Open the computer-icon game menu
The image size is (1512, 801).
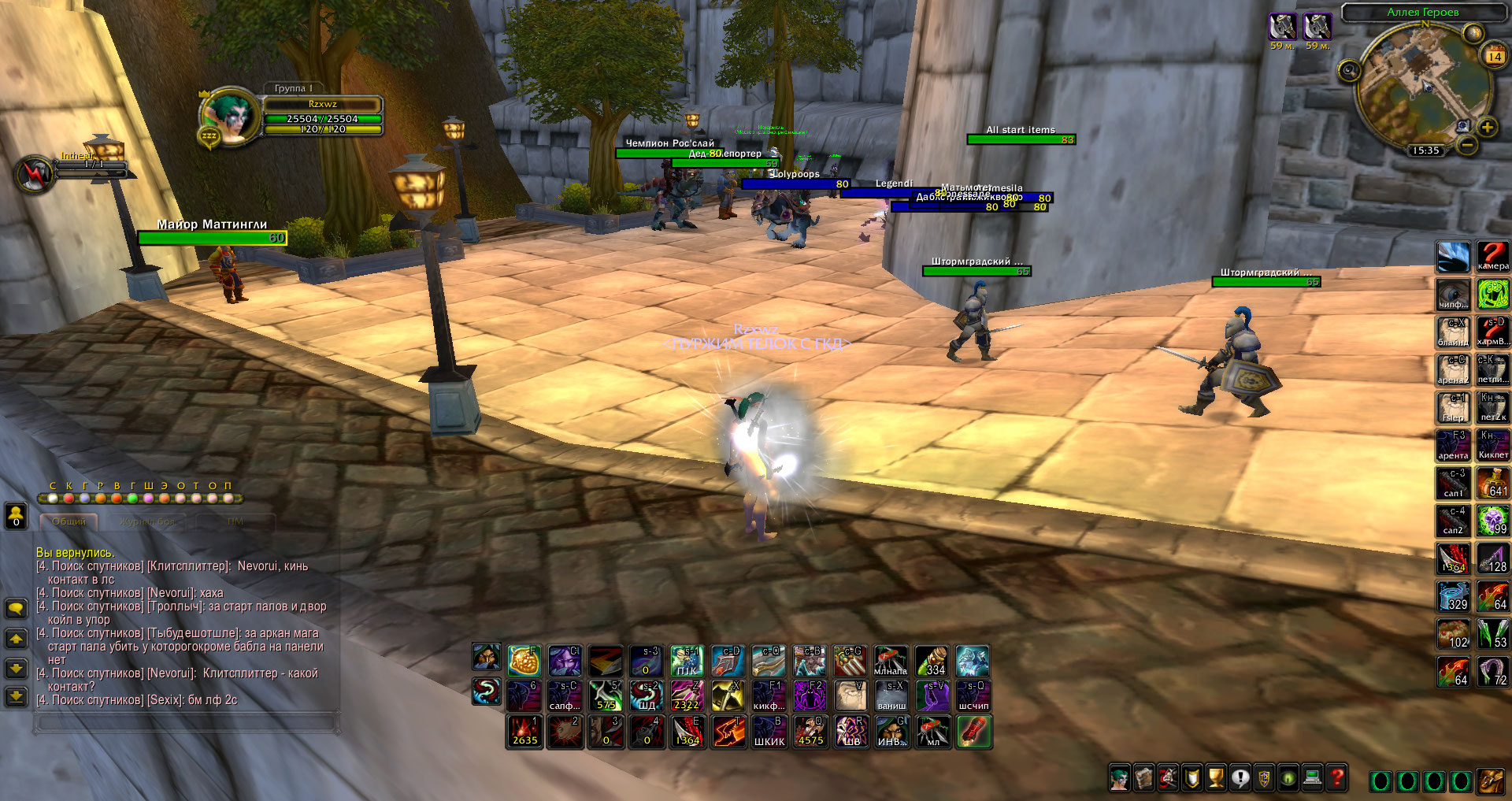pos(1312,778)
